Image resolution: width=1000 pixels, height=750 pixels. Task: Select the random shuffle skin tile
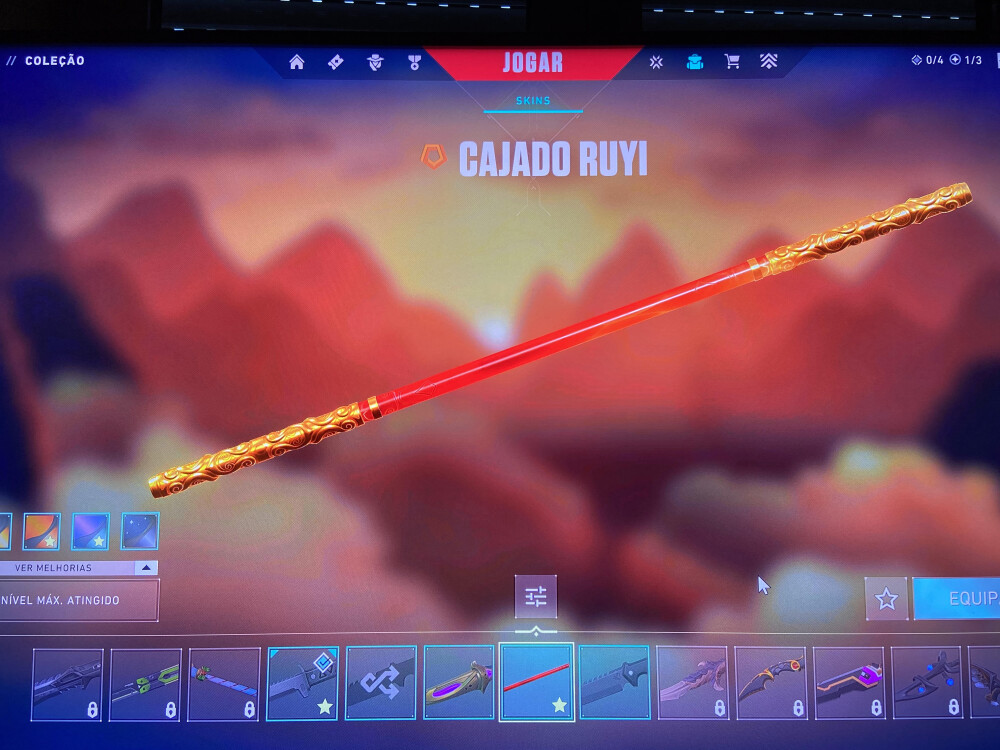click(380, 683)
